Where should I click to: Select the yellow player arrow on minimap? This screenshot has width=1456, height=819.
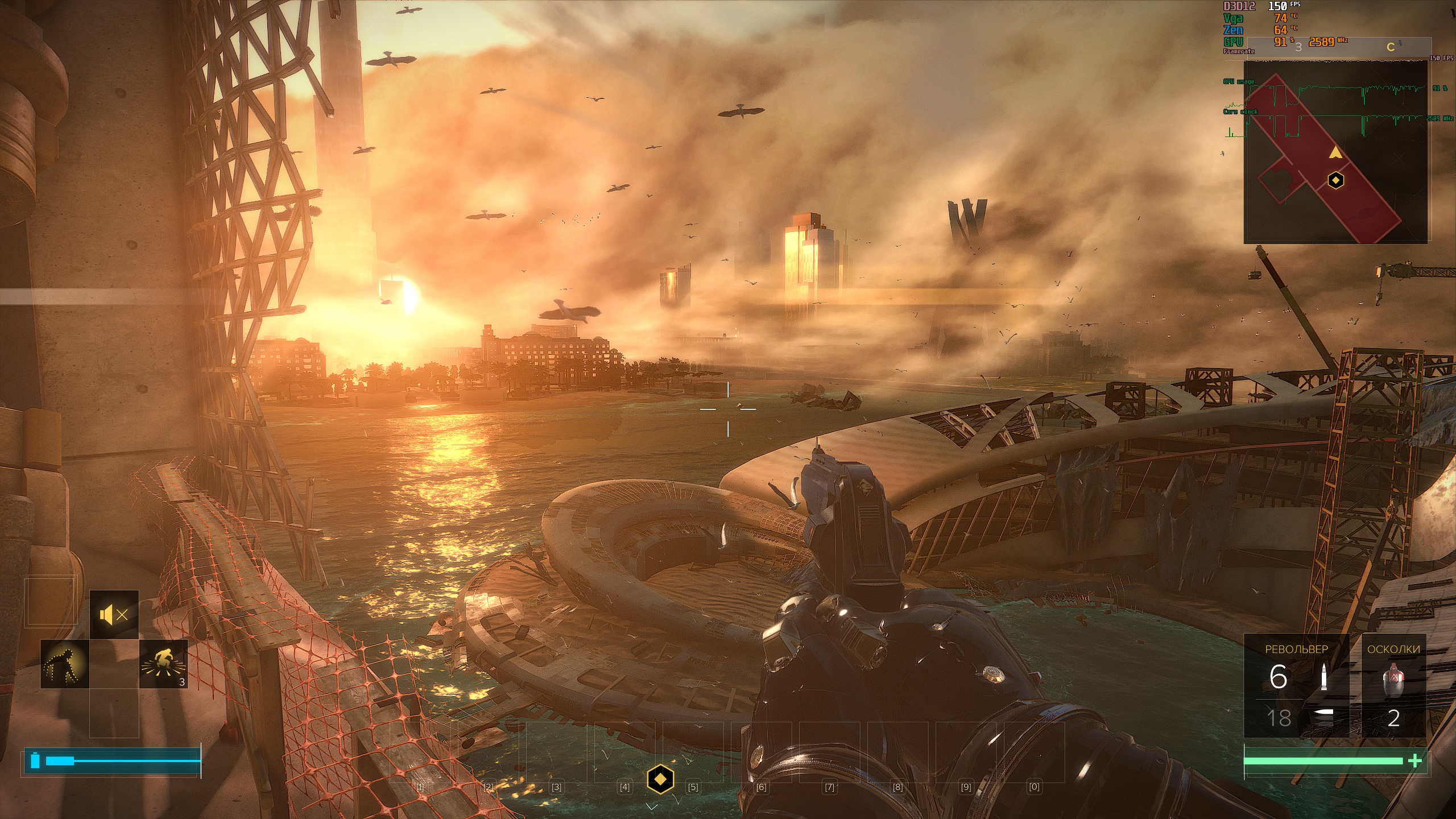[1335, 152]
